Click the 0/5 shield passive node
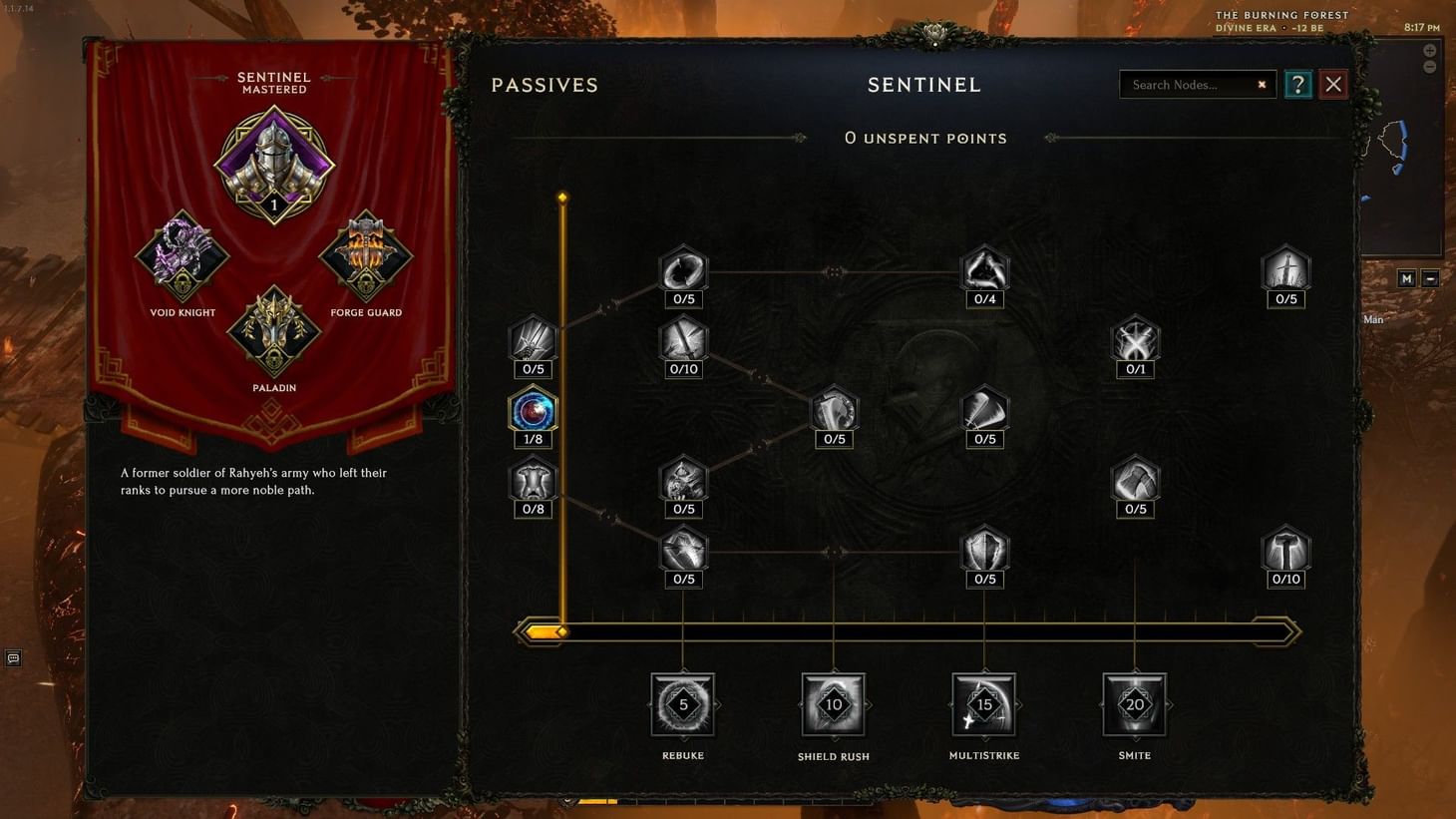The height and width of the screenshot is (819, 1456). pos(985,550)
